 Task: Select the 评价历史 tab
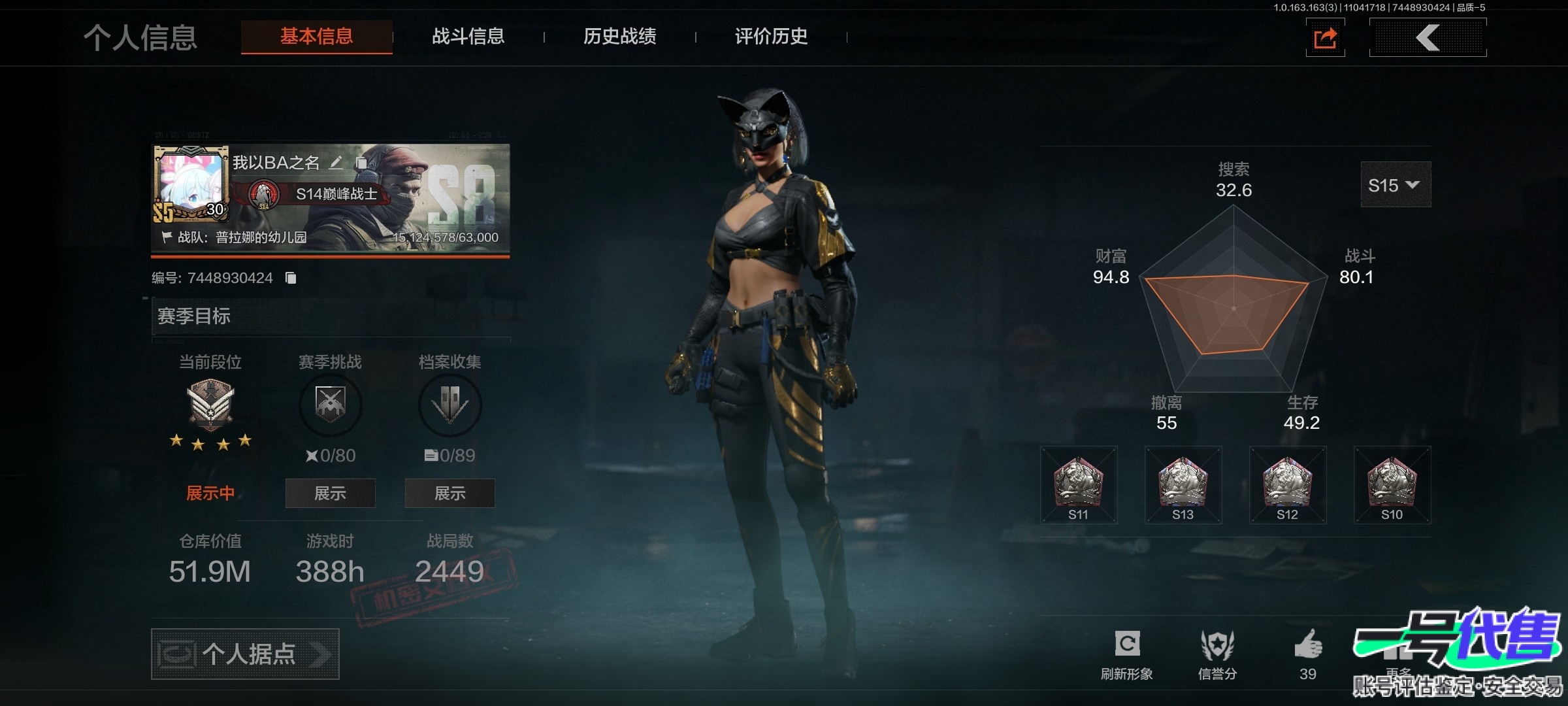point(771,37)
